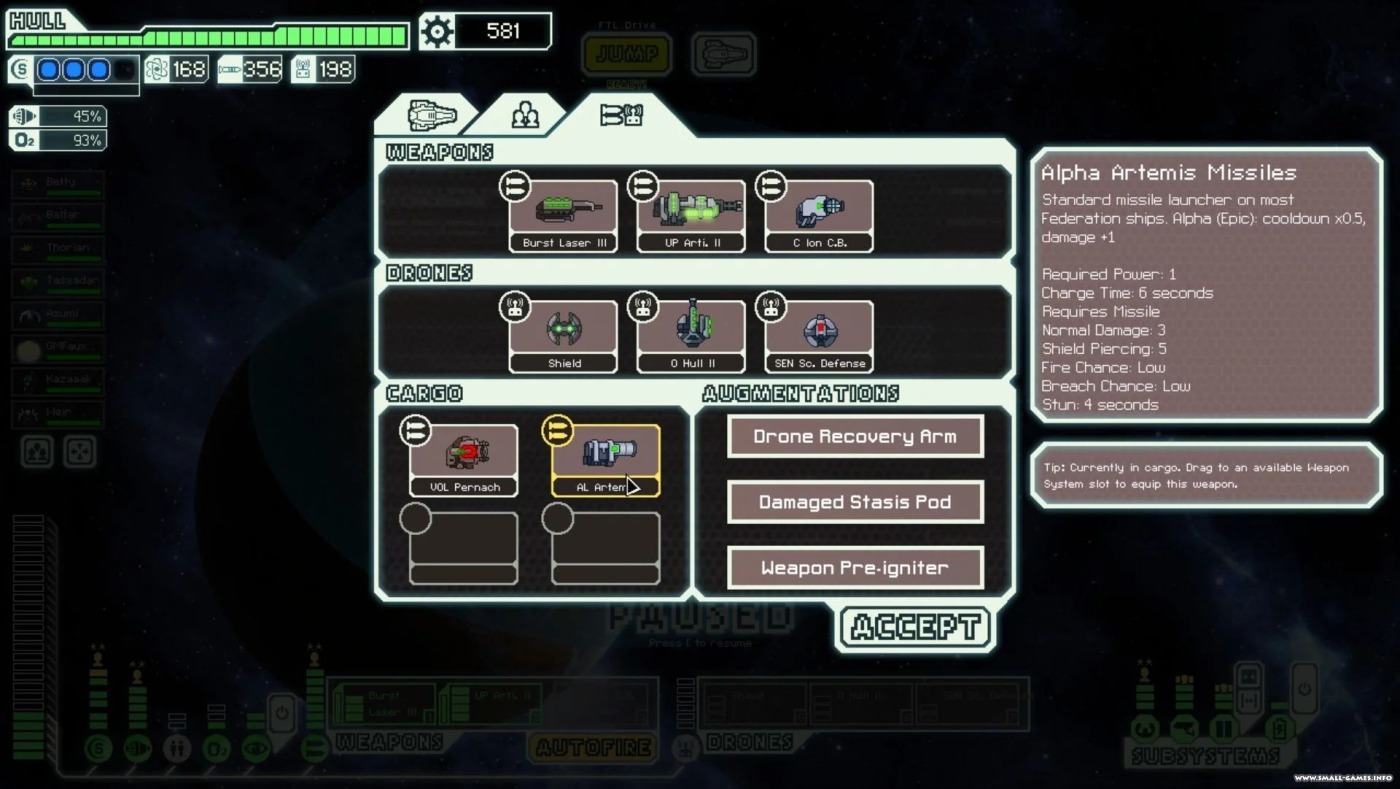1400x789 pixels.
Task: Select the Damaged Stasis Pod augmentation
Action: [855, 502]
